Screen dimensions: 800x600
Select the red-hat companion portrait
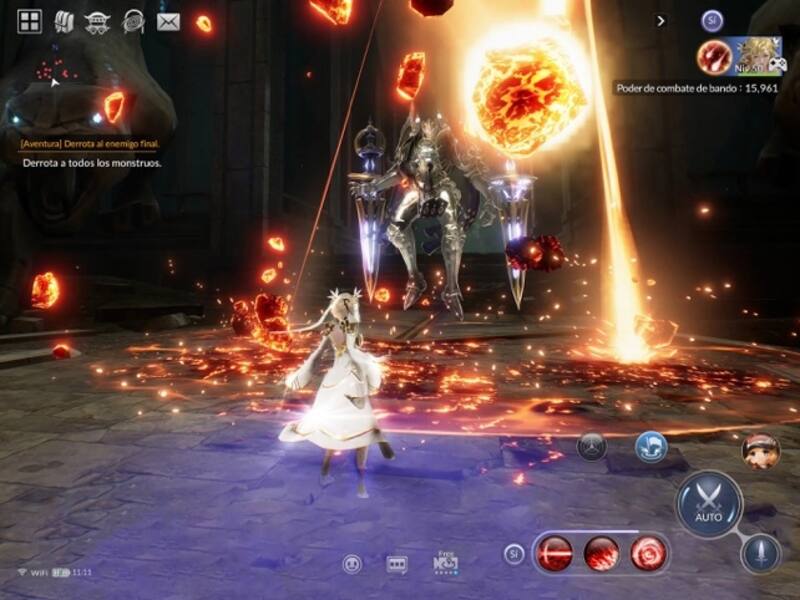click(x=761, y=451)
